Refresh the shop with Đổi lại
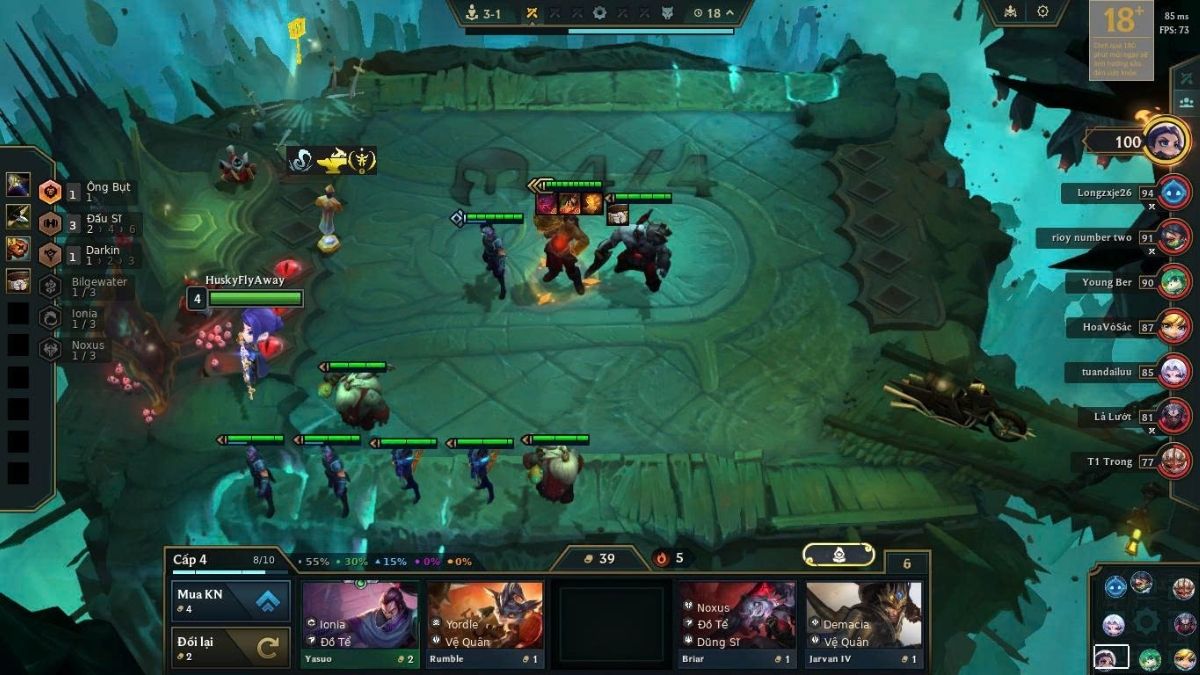This screenshot has height=675, width=1200. point(231,647)
